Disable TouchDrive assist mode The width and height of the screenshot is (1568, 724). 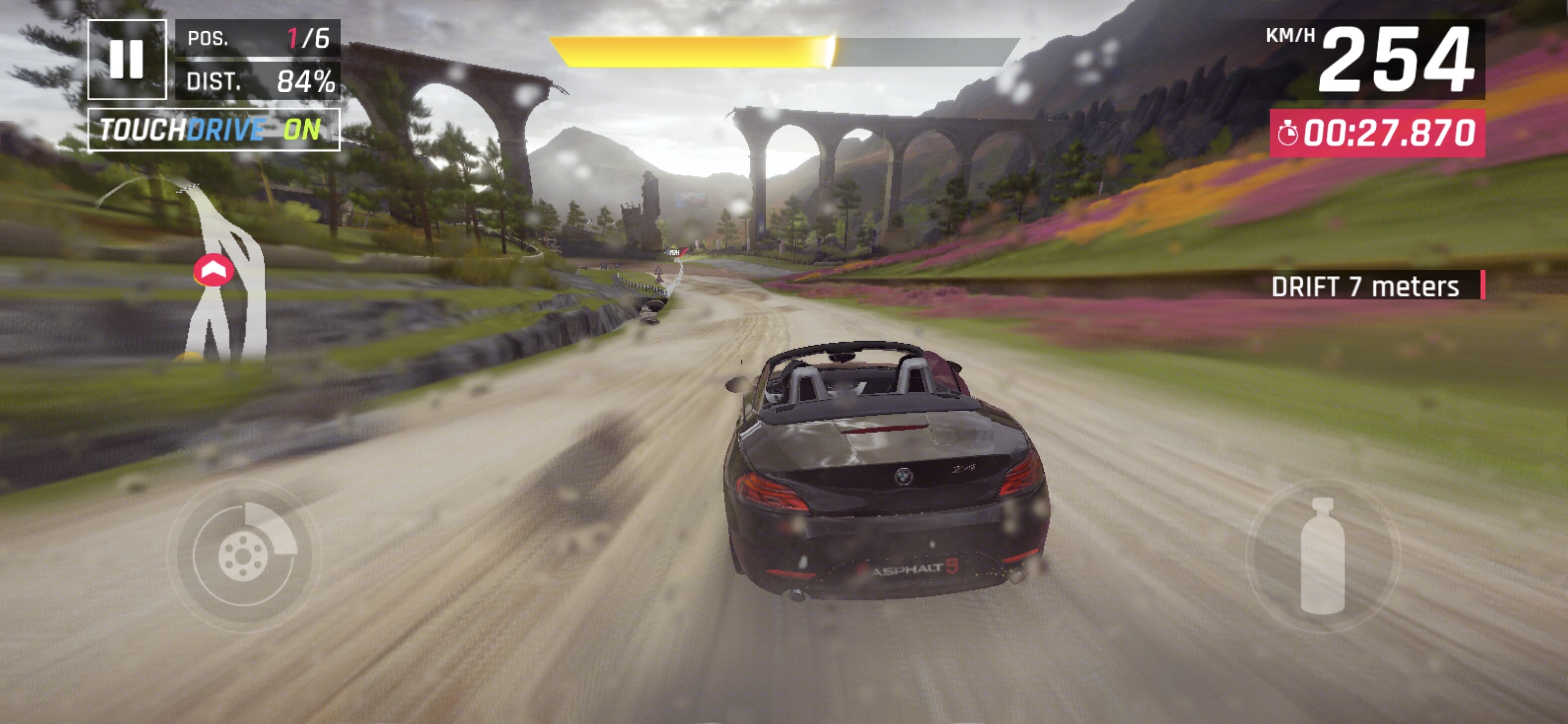(x=213, y=130)
